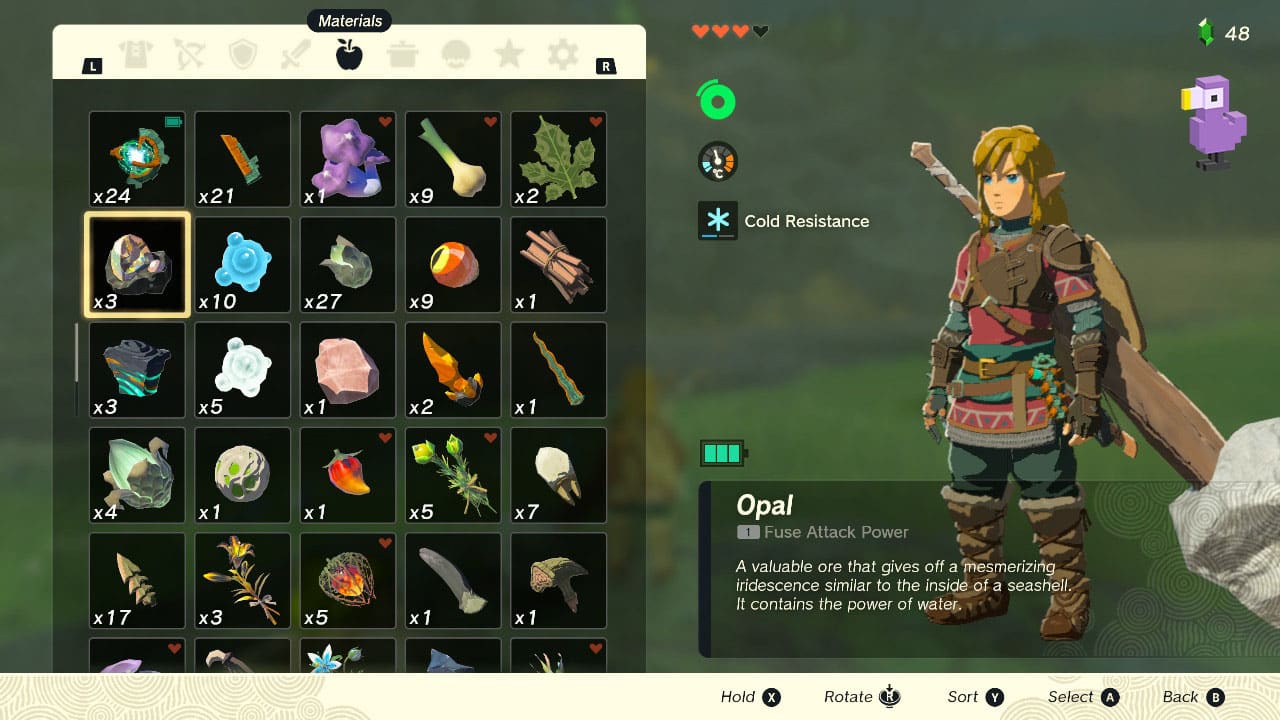Open the armor inventory tab icon

pos(137,55)
